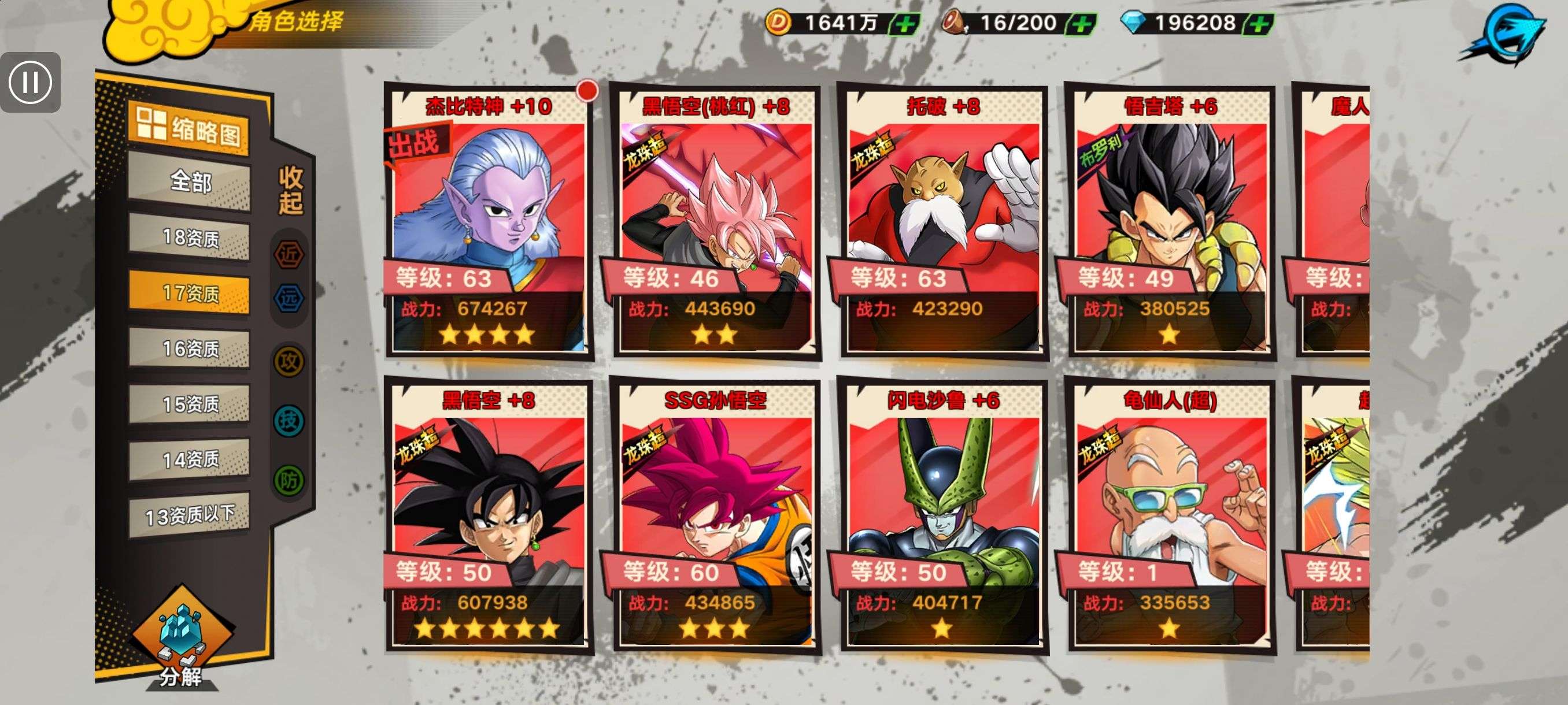The height and width of the screenshot is (705, 1568).
Task: Select the 17资质 filter tab
Action: click(190, 293)
